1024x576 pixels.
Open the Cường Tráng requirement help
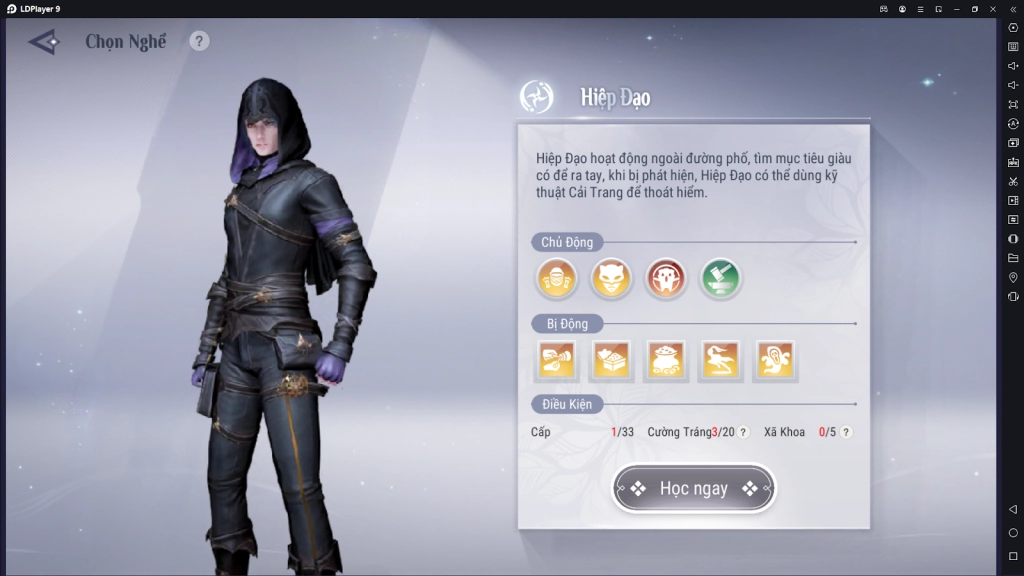pos(743,432)
